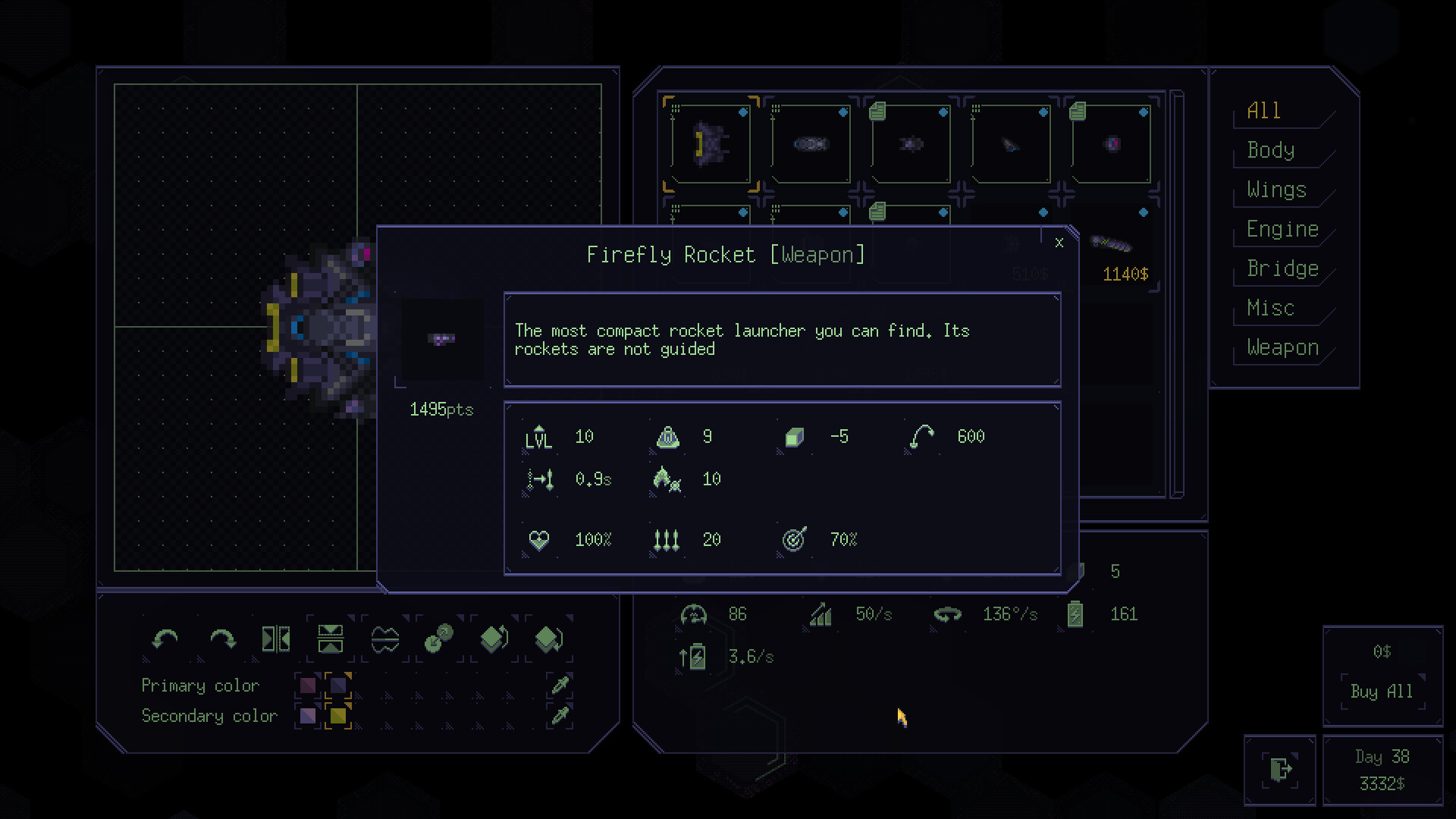Undo the last edit
1456x819 pixels.
(165, 639)
